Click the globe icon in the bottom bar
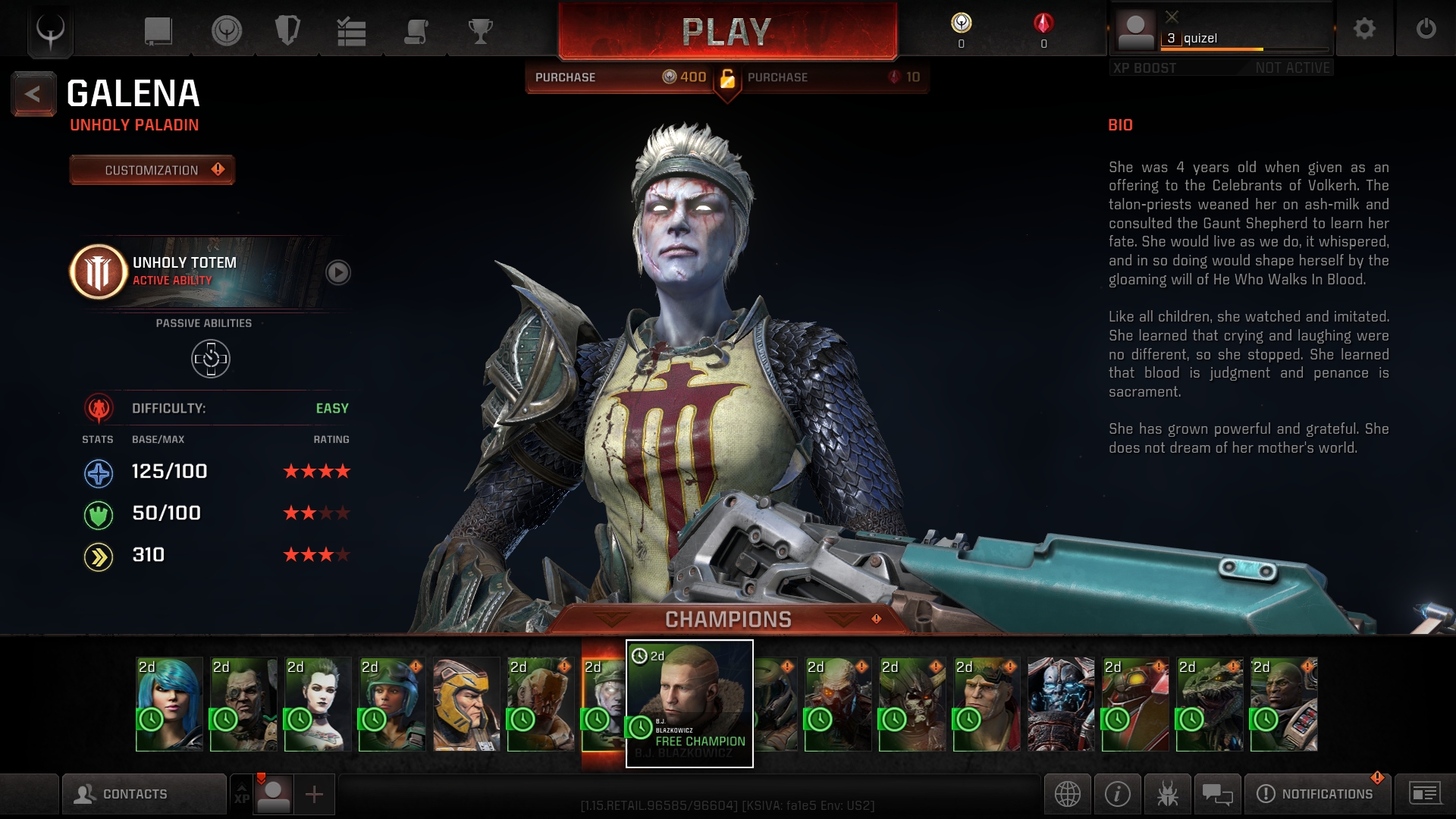The image size is (1456, 819). 1067,794
